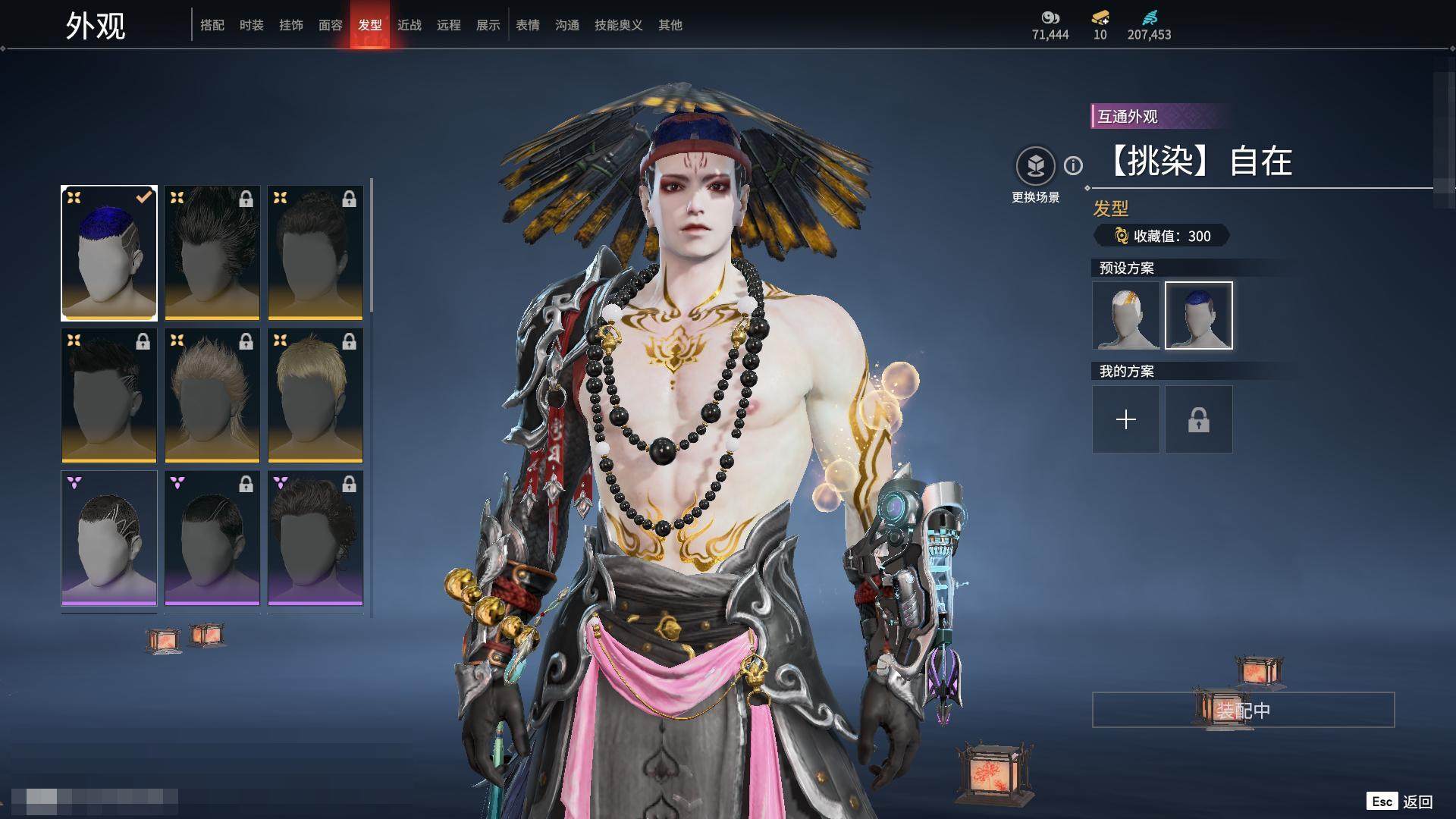Pick the locked top-knot bun hairstyle
This screenshot has width=1456, height=819.
tap(315, 253)
